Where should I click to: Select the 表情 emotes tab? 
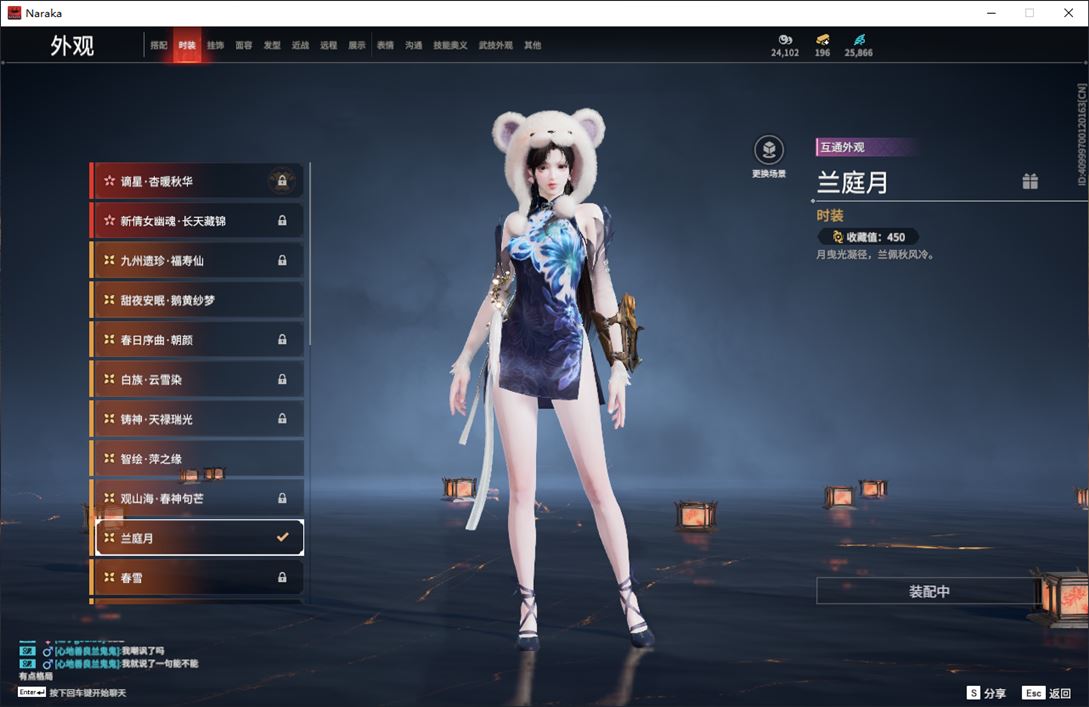point(385,46)
